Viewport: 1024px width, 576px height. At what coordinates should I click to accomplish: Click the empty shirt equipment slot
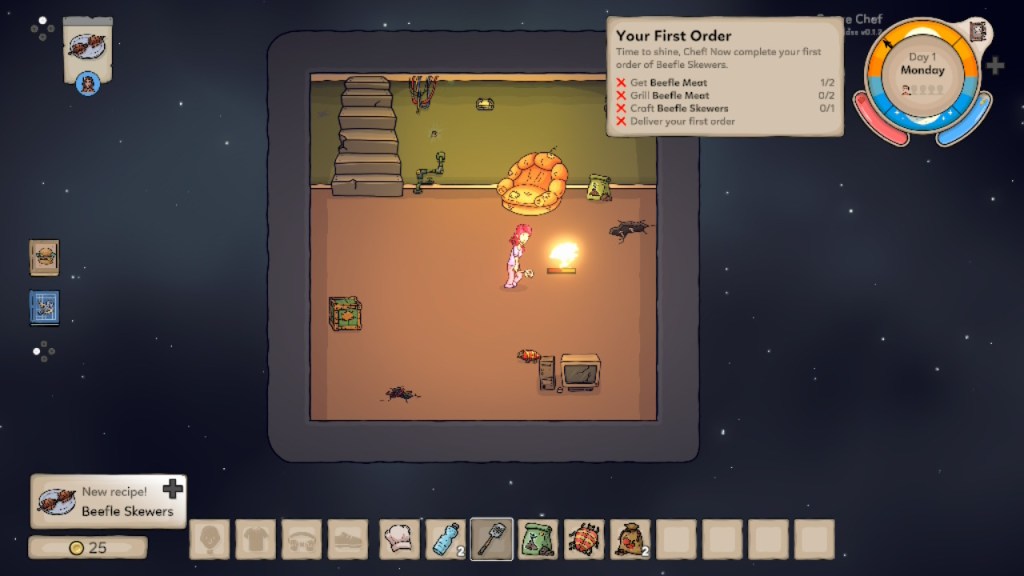[x=256, y=540]
